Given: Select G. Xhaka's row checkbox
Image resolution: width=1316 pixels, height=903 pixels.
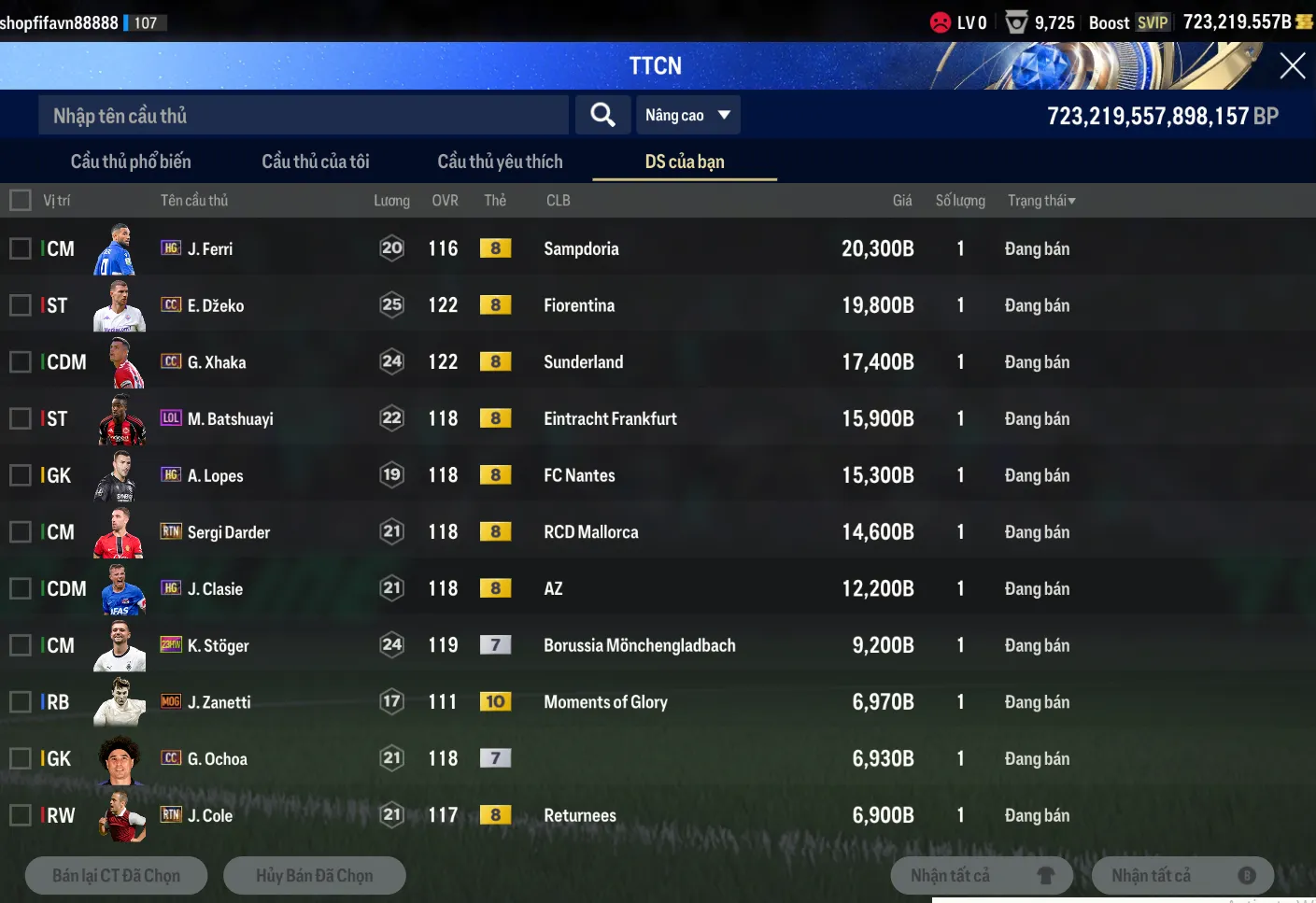Looking at the screenshot, I should pyautogui.click(x=20, y=362).
